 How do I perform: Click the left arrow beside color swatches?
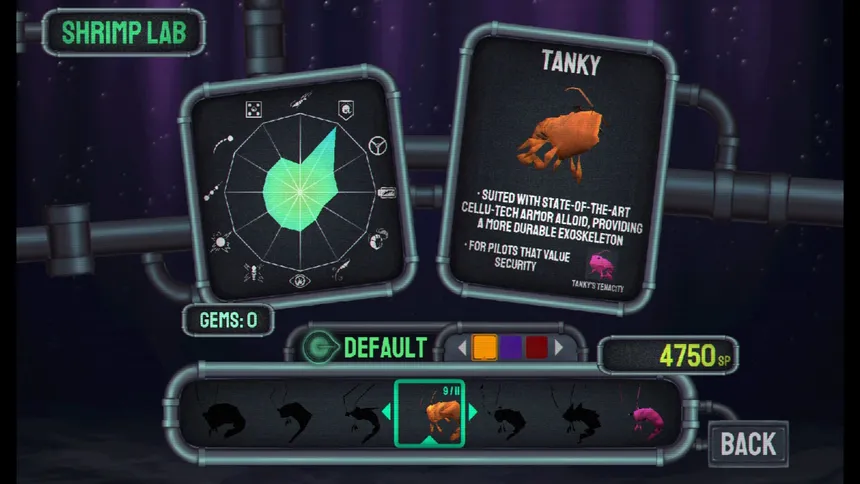click(x=462, y=348)
